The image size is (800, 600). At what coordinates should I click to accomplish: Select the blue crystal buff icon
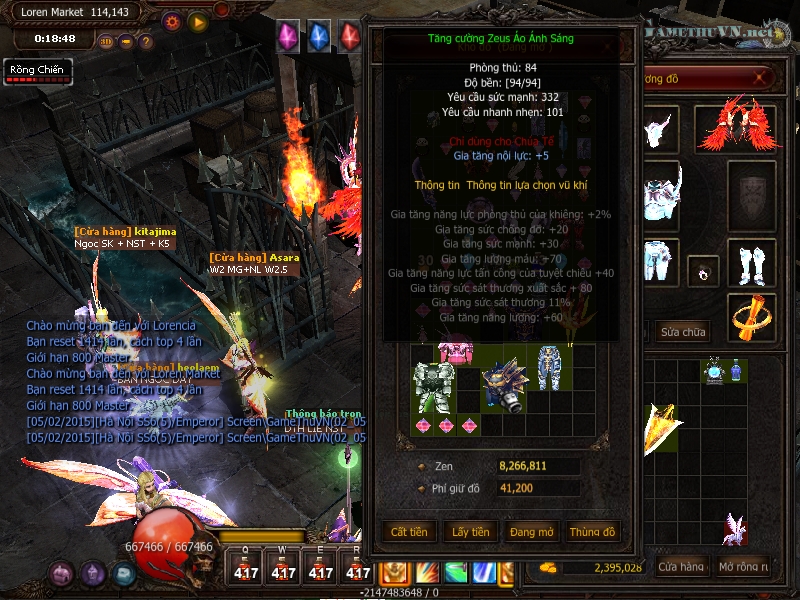(318, 36)
